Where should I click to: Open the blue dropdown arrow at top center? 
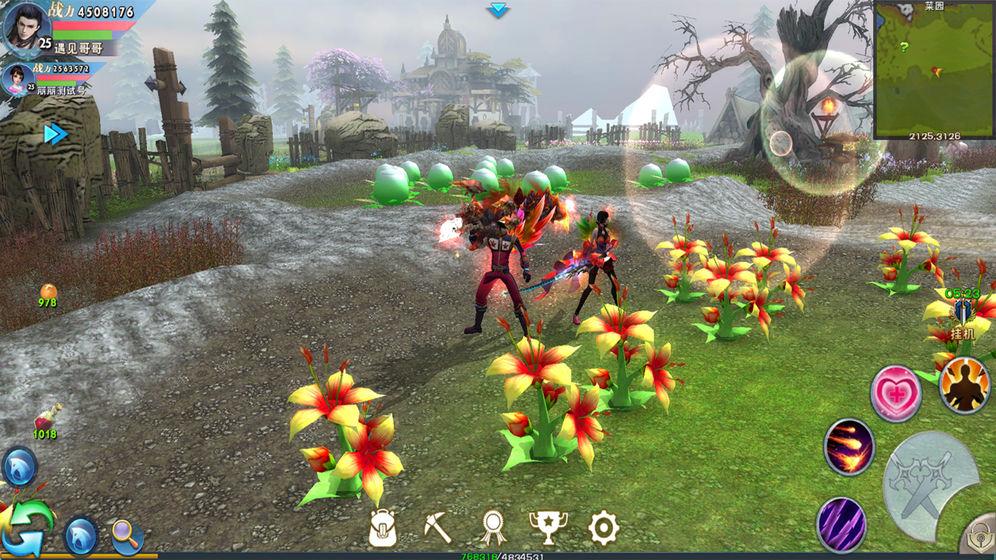pos(498,10)
